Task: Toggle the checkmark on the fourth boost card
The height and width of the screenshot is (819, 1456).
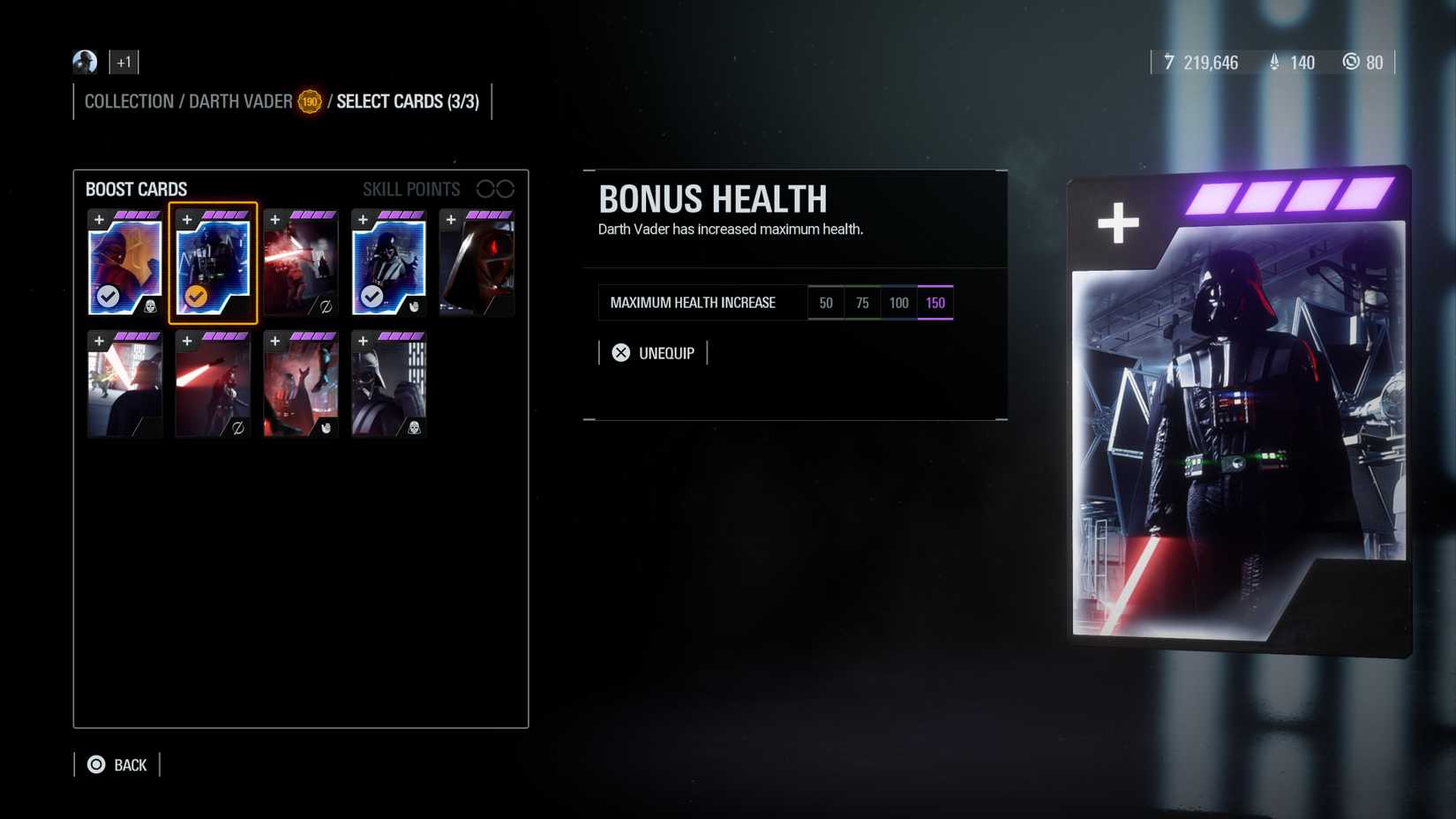Action: 374,296
